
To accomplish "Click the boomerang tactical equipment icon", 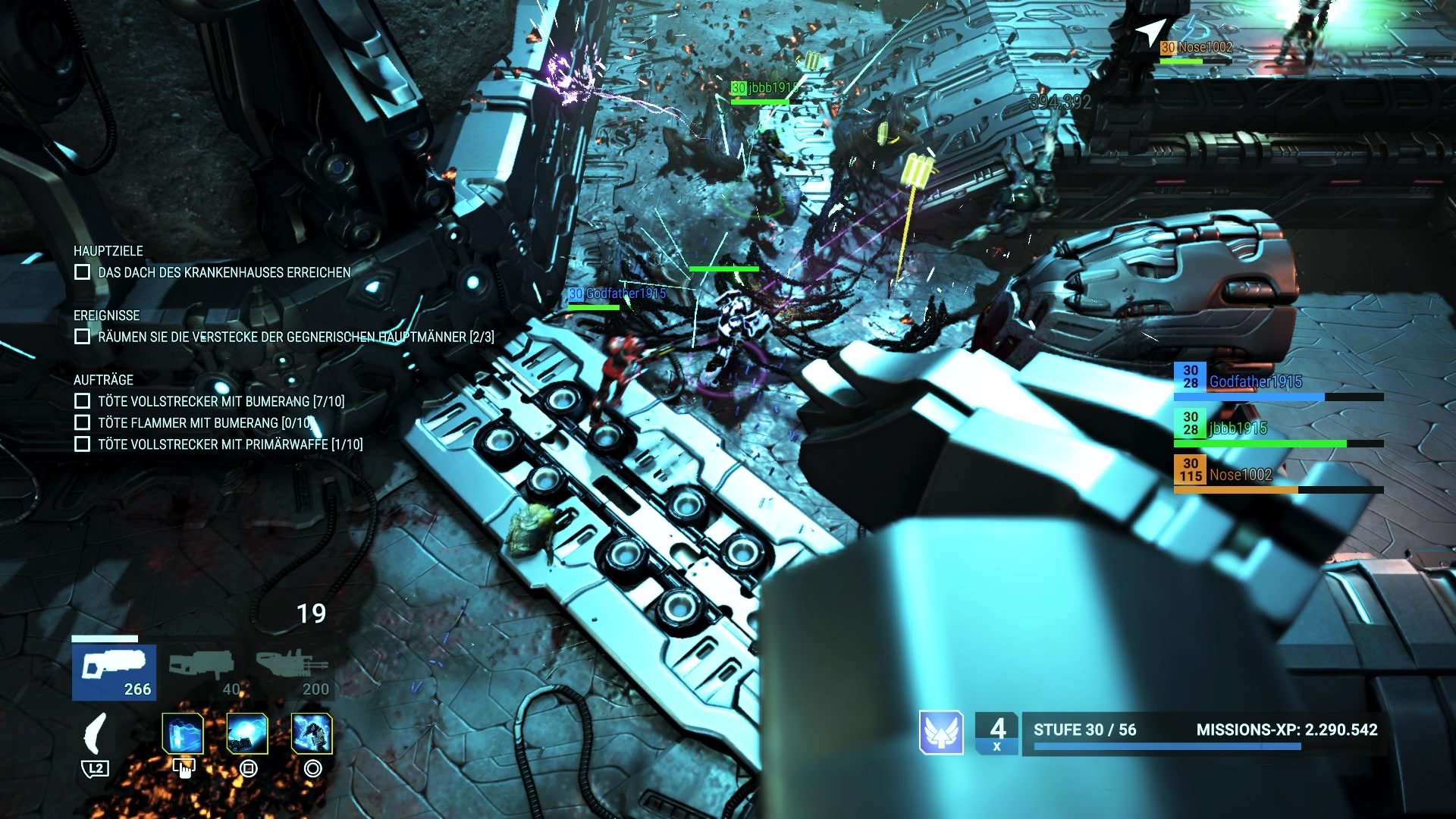I will click(96, 734).
